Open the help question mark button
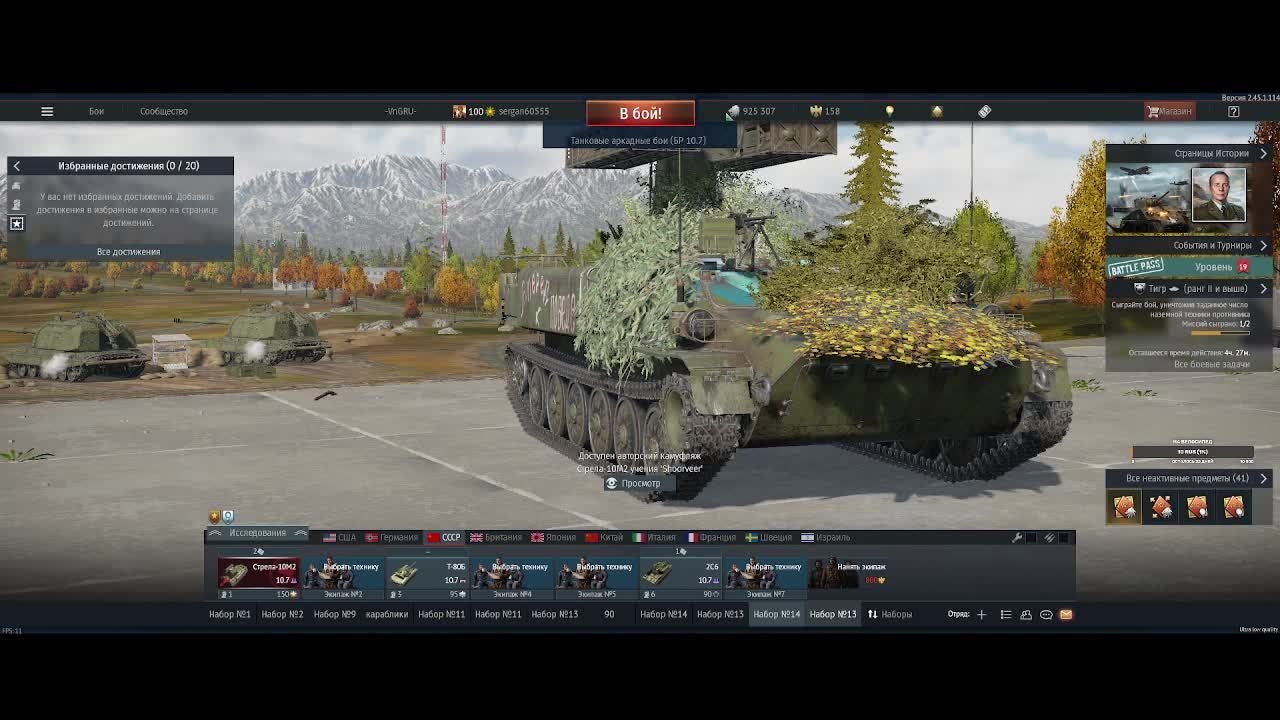Screen dimensions: 1280x720 tap(1233, 111)
